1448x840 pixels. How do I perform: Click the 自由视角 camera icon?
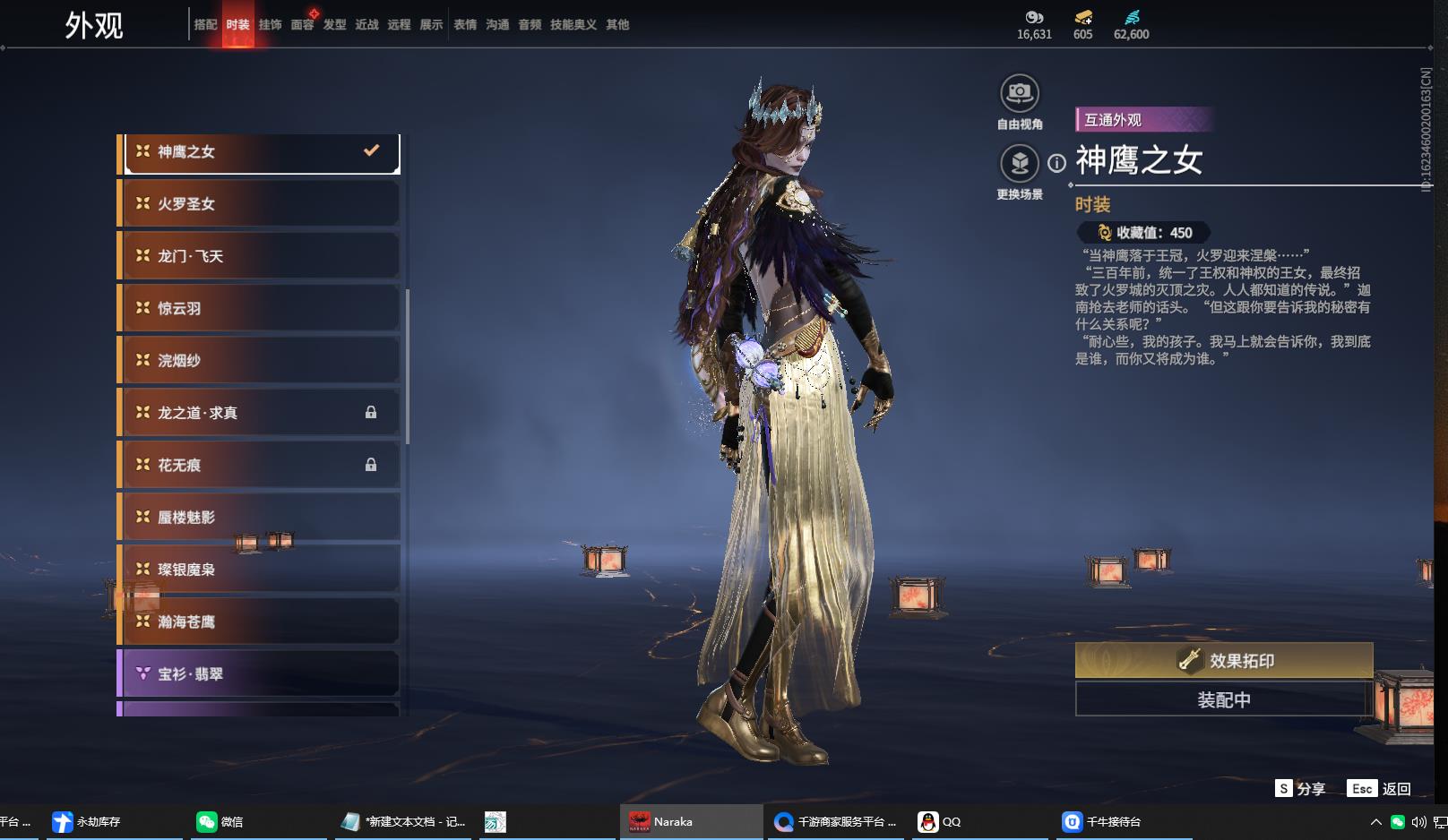coord(1020,93)
